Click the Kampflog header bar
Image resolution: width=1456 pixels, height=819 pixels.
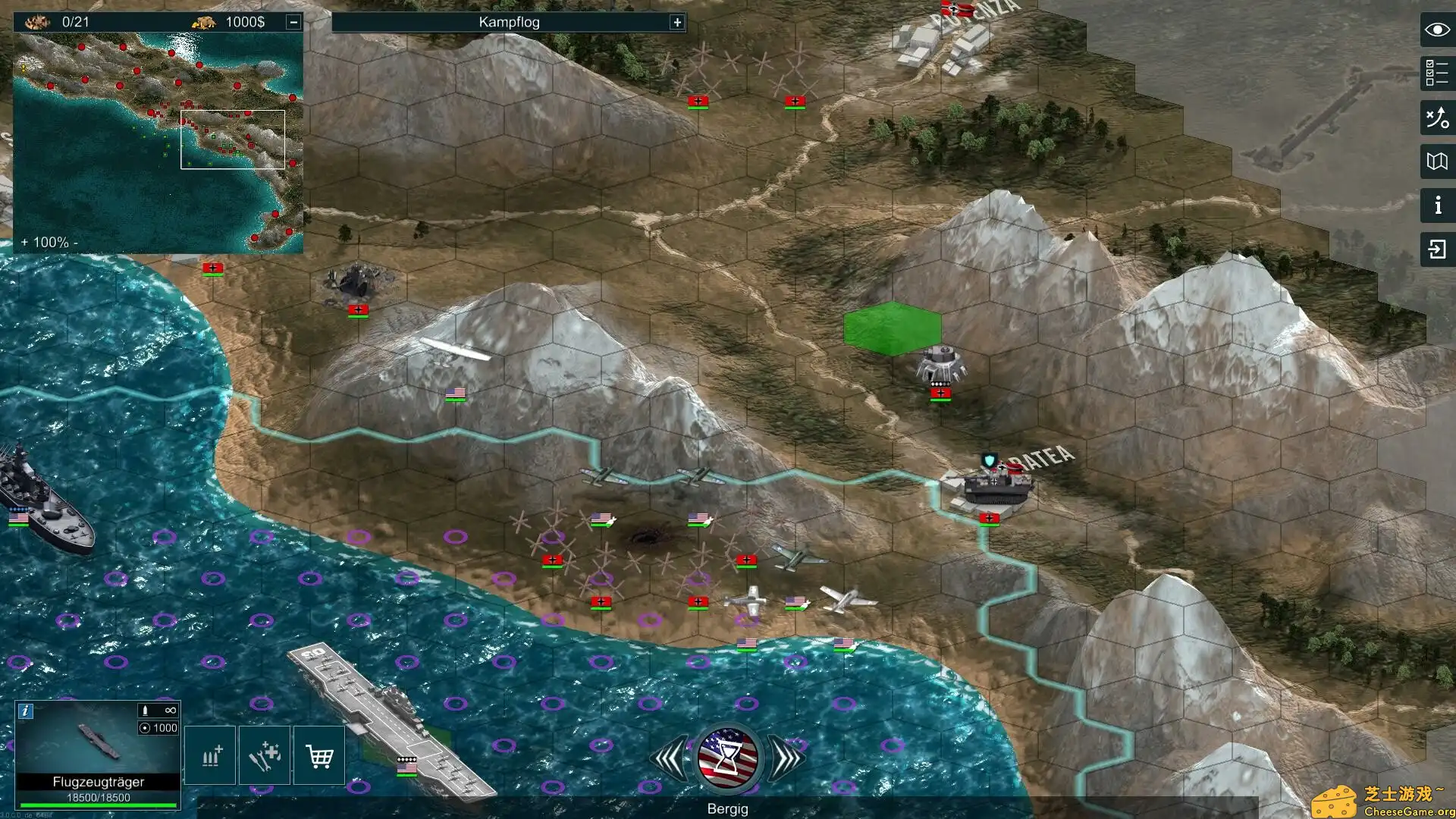tap(507, 22)
